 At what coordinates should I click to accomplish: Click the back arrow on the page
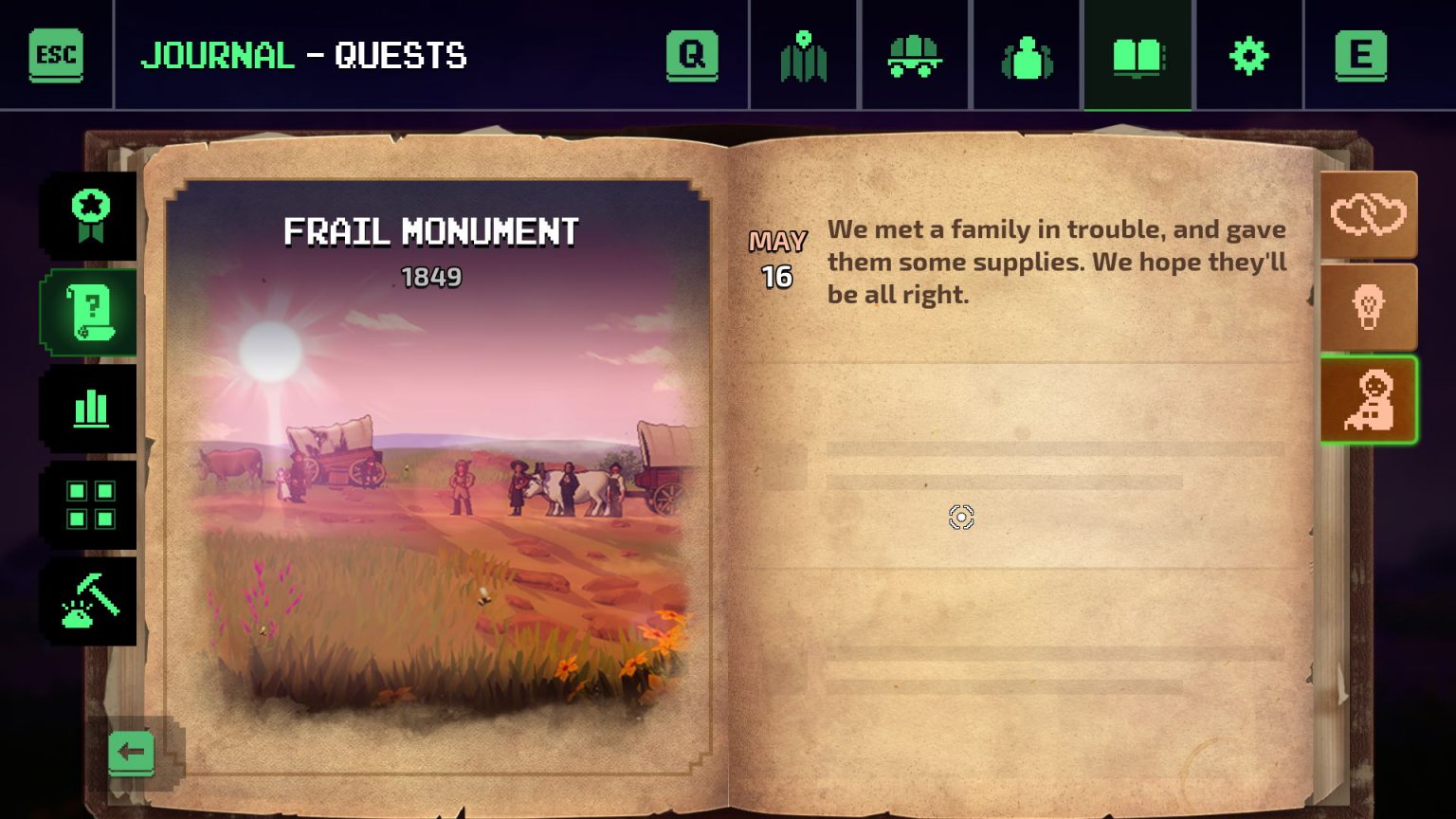(132, 752)
